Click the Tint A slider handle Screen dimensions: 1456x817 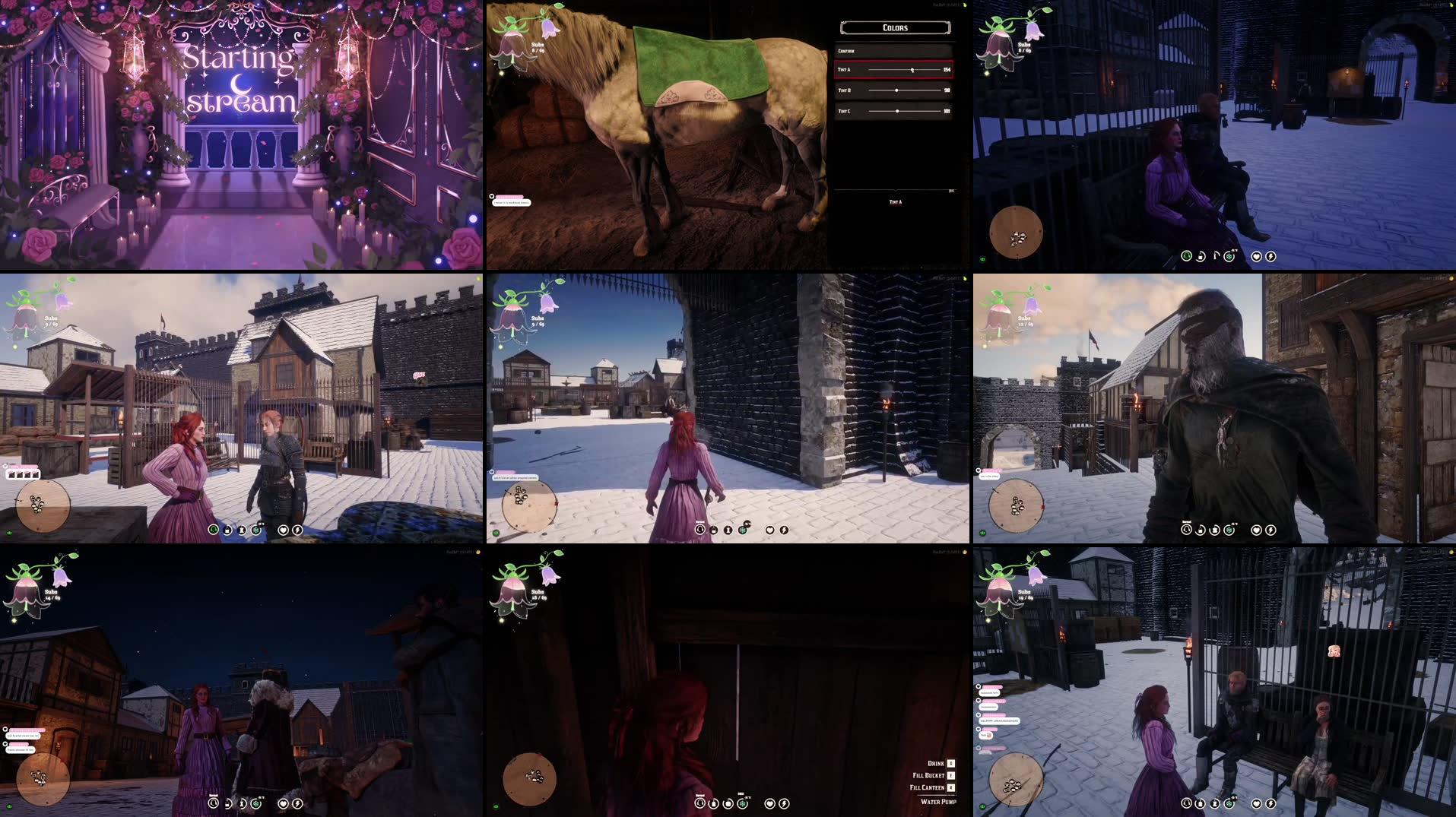coord(912,70)
